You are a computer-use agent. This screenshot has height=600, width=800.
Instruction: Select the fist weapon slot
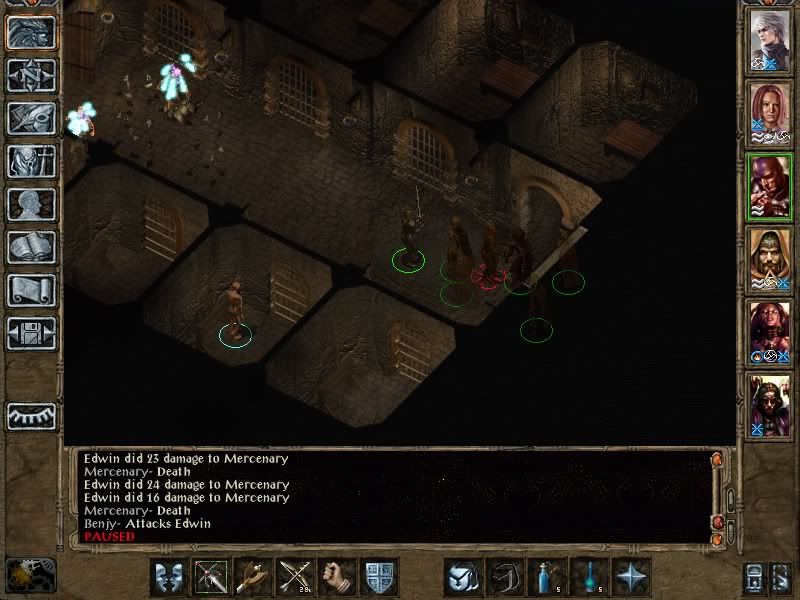(x=337, y=577)
